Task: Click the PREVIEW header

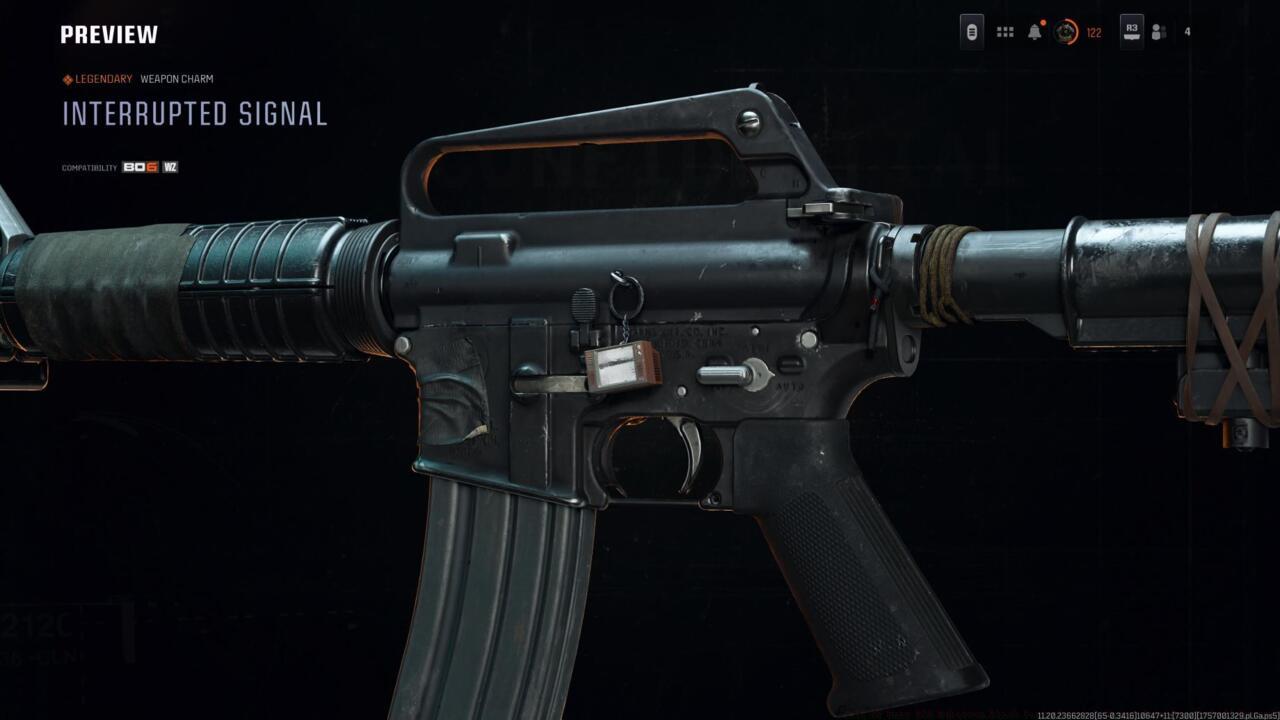Action: click(108, 34)
